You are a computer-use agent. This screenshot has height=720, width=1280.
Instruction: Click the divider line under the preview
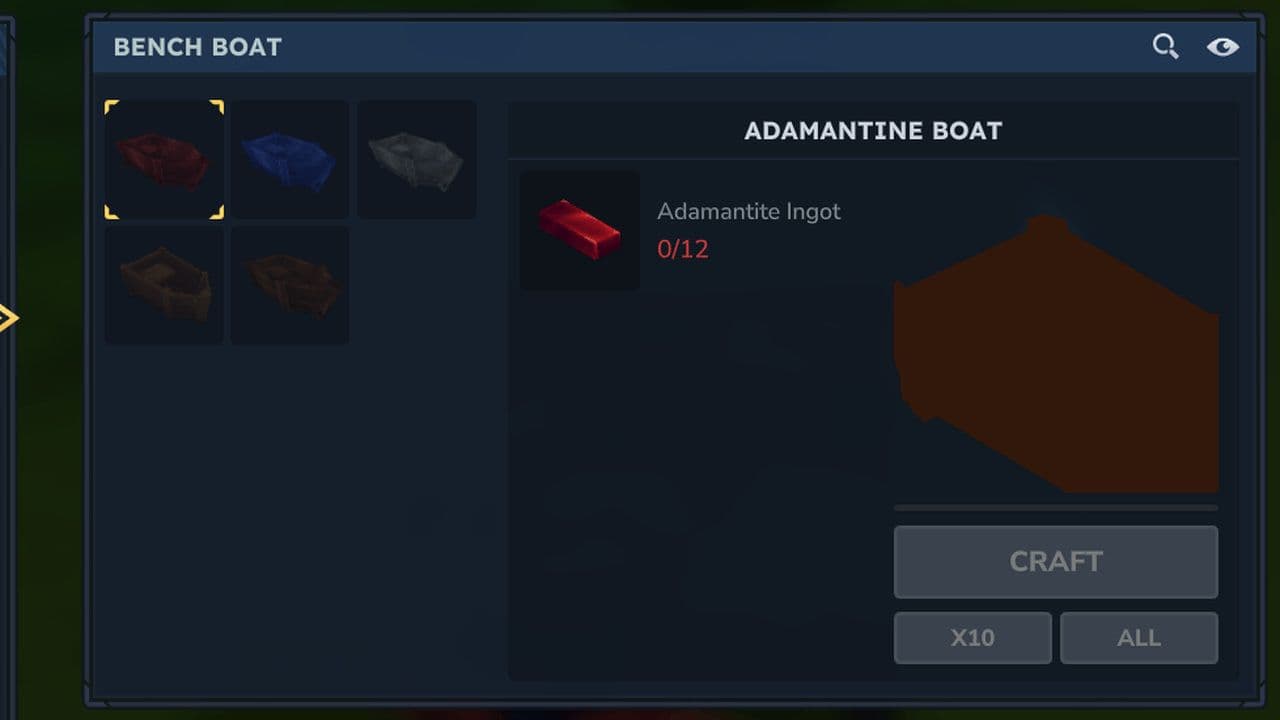(1055, 509)
